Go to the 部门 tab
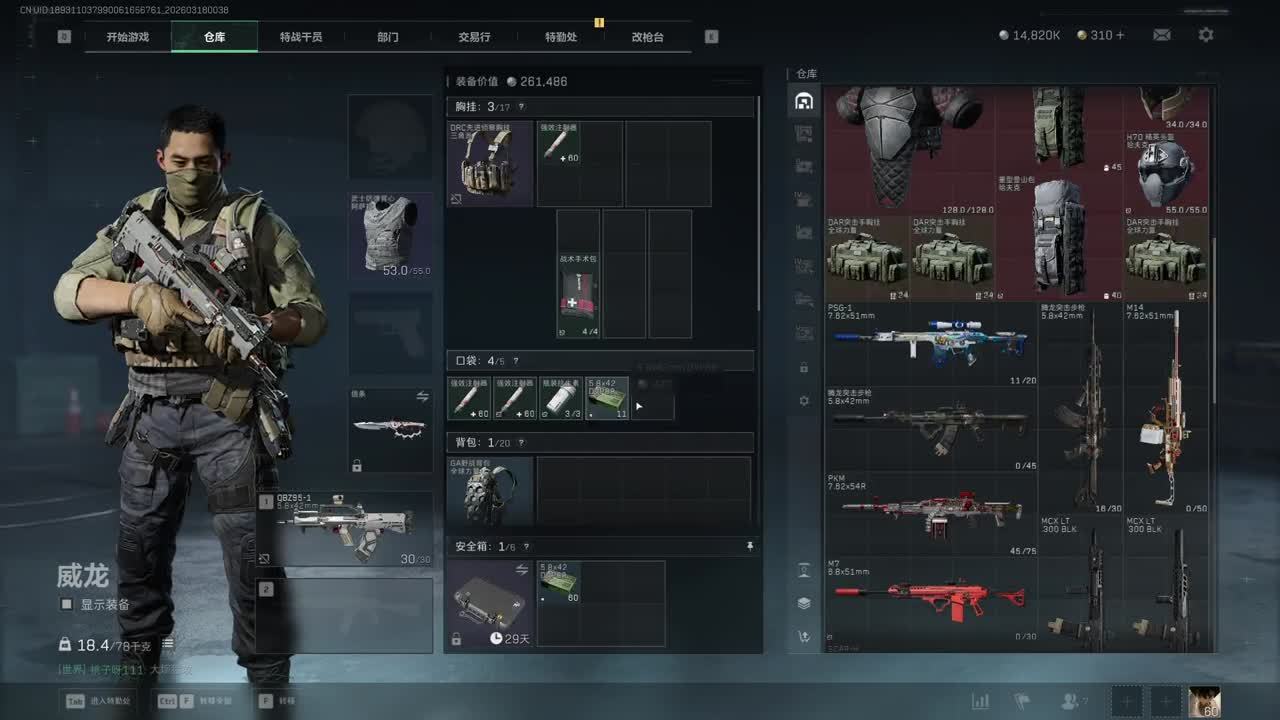This screenshot has height=720, width=1280. [x=388, y=37]
